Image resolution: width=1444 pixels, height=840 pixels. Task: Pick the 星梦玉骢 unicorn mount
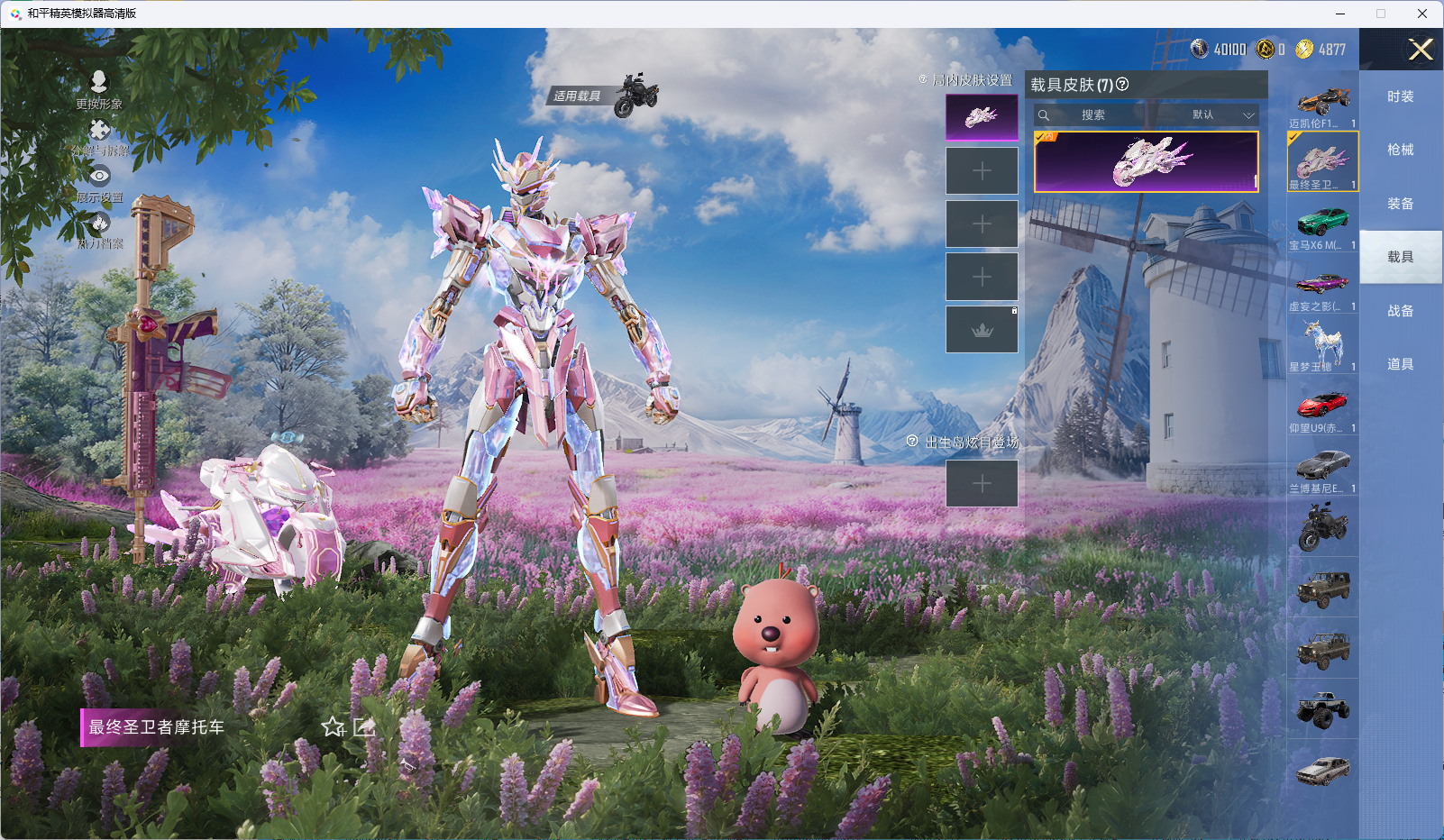pyautogui.click(x=1322, y=343)
